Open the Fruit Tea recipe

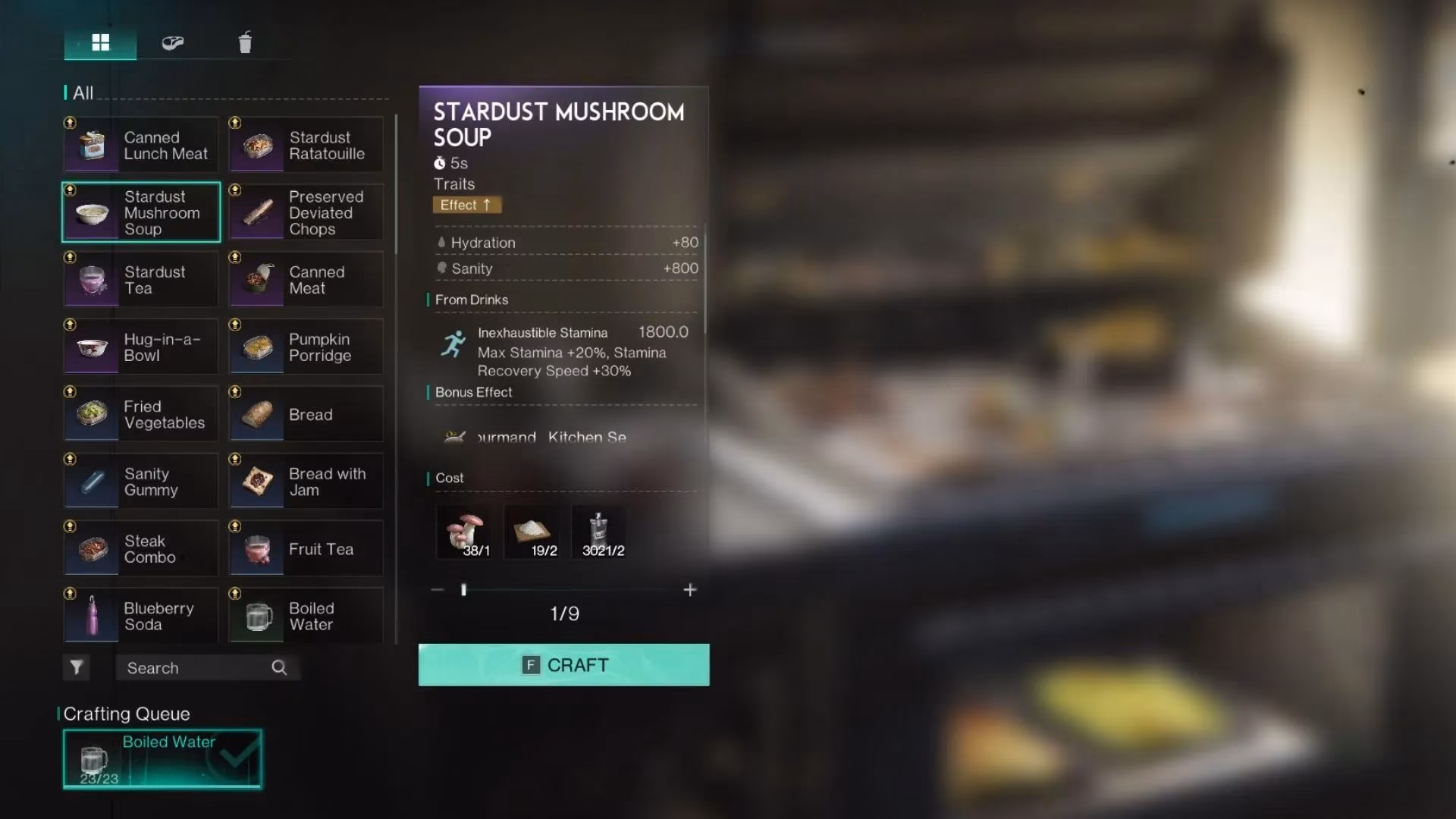[x=306, y=549]
